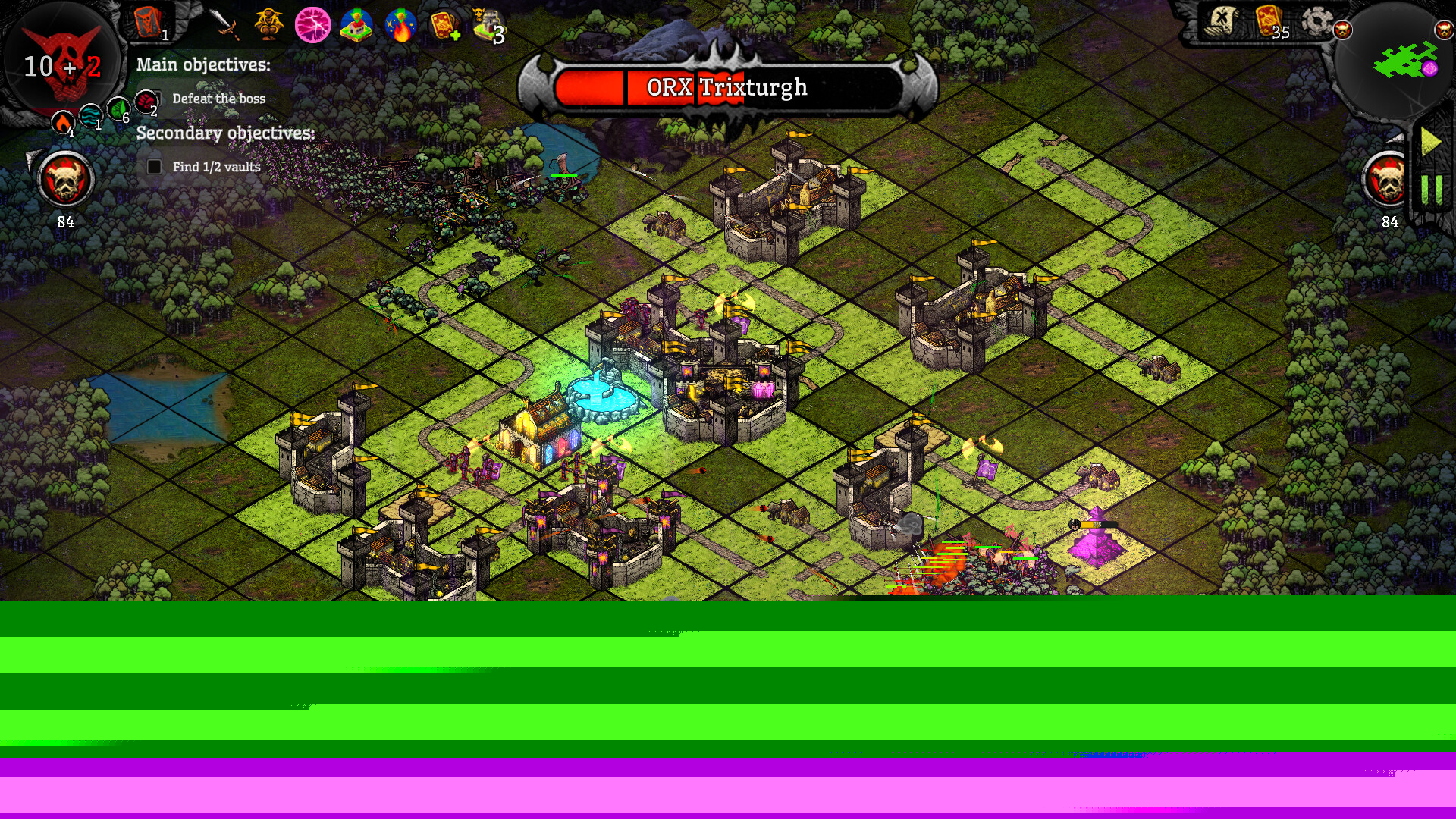Click the Find 1/2 vaults objective
The height and width of the screenshot is (819, 1456).
215,167
